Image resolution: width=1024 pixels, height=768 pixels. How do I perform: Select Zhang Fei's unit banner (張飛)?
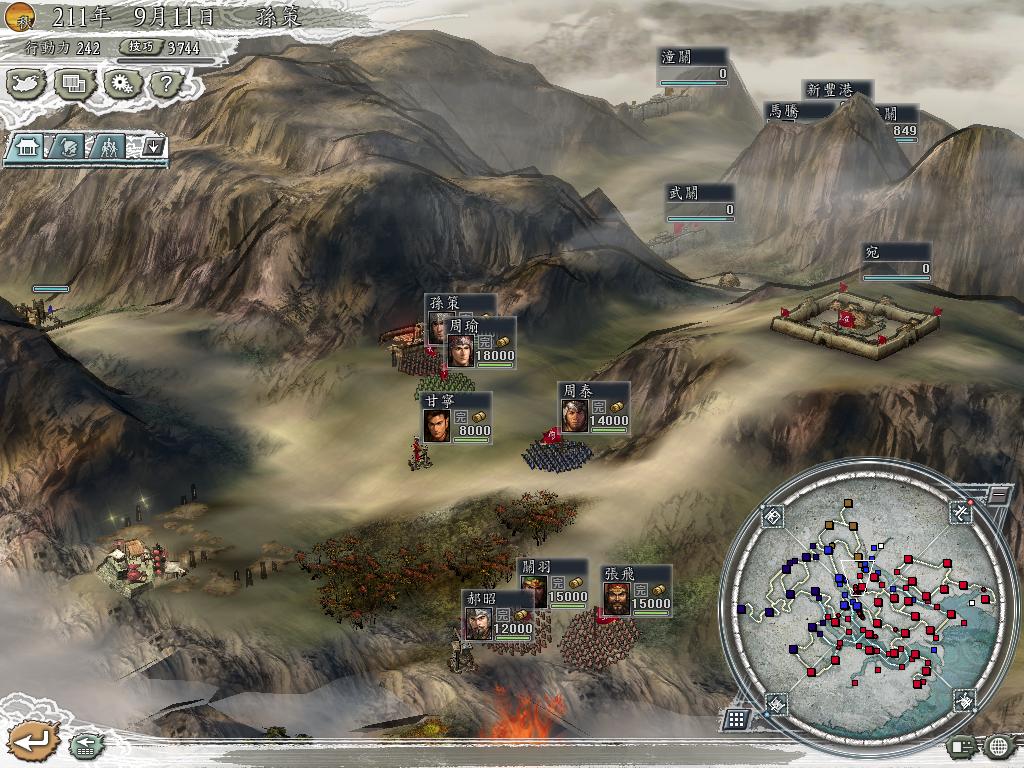[x=636, y=591]
